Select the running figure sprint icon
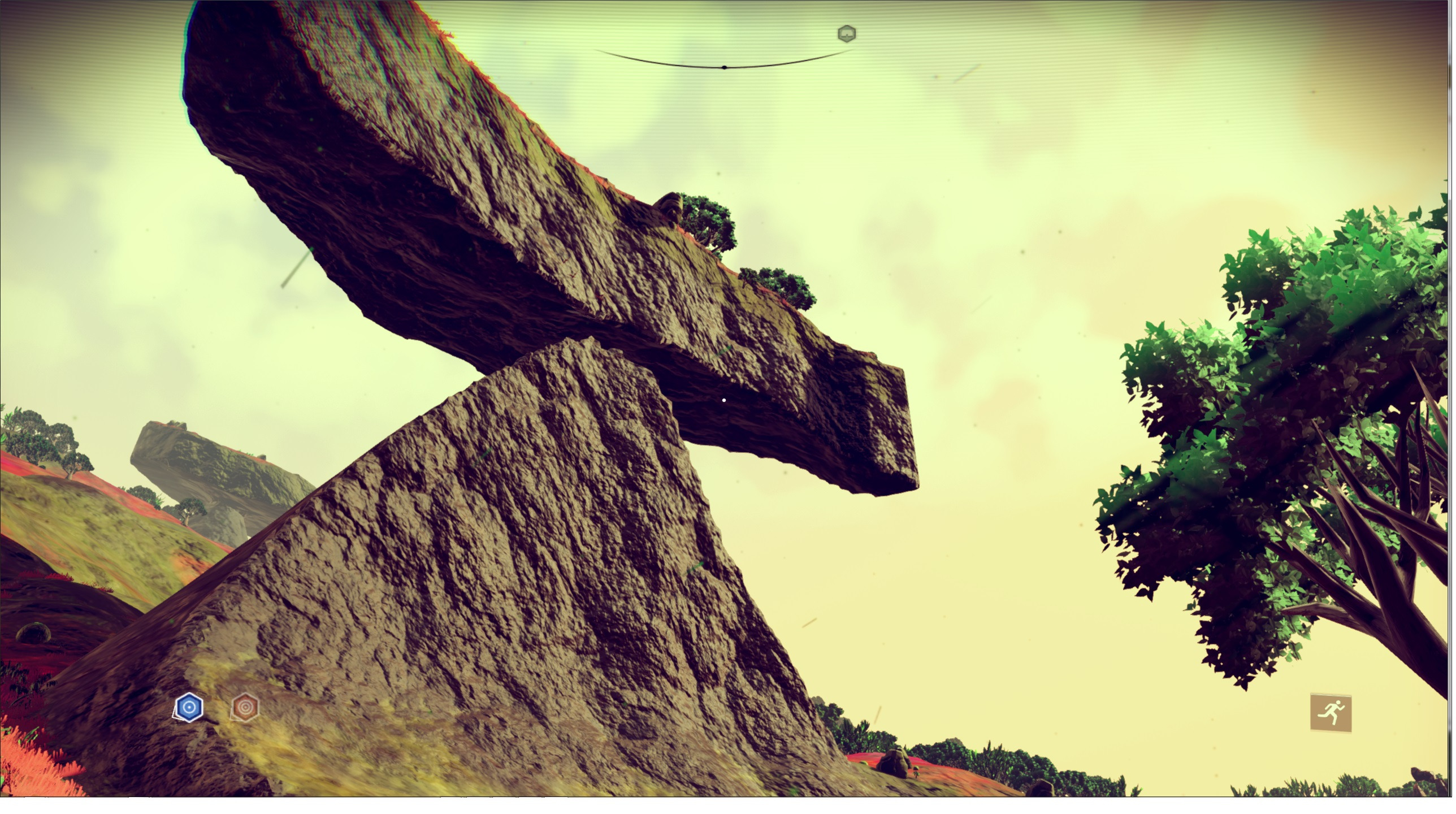 1331,712
